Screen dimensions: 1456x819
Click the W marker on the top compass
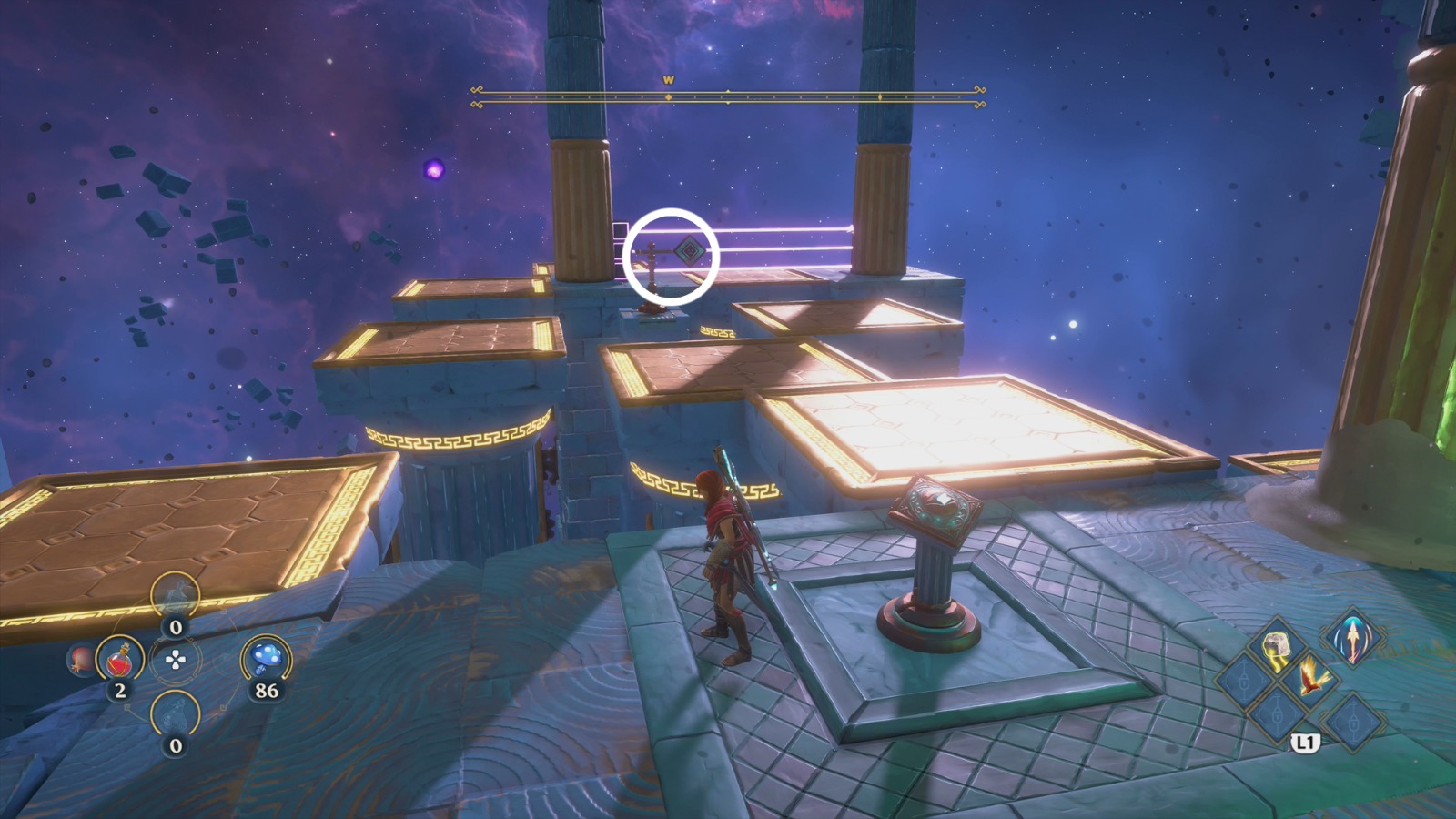click(x=667, y=81)
